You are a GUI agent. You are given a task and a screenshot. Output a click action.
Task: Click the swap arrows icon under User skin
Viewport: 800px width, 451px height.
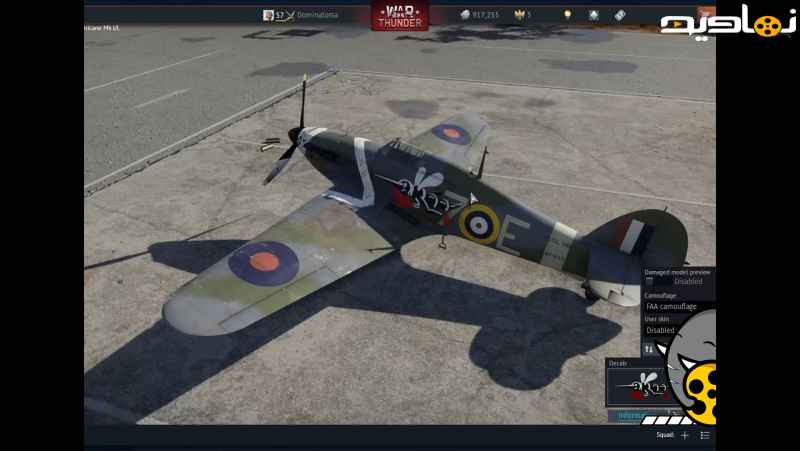(x=648, y=348)
